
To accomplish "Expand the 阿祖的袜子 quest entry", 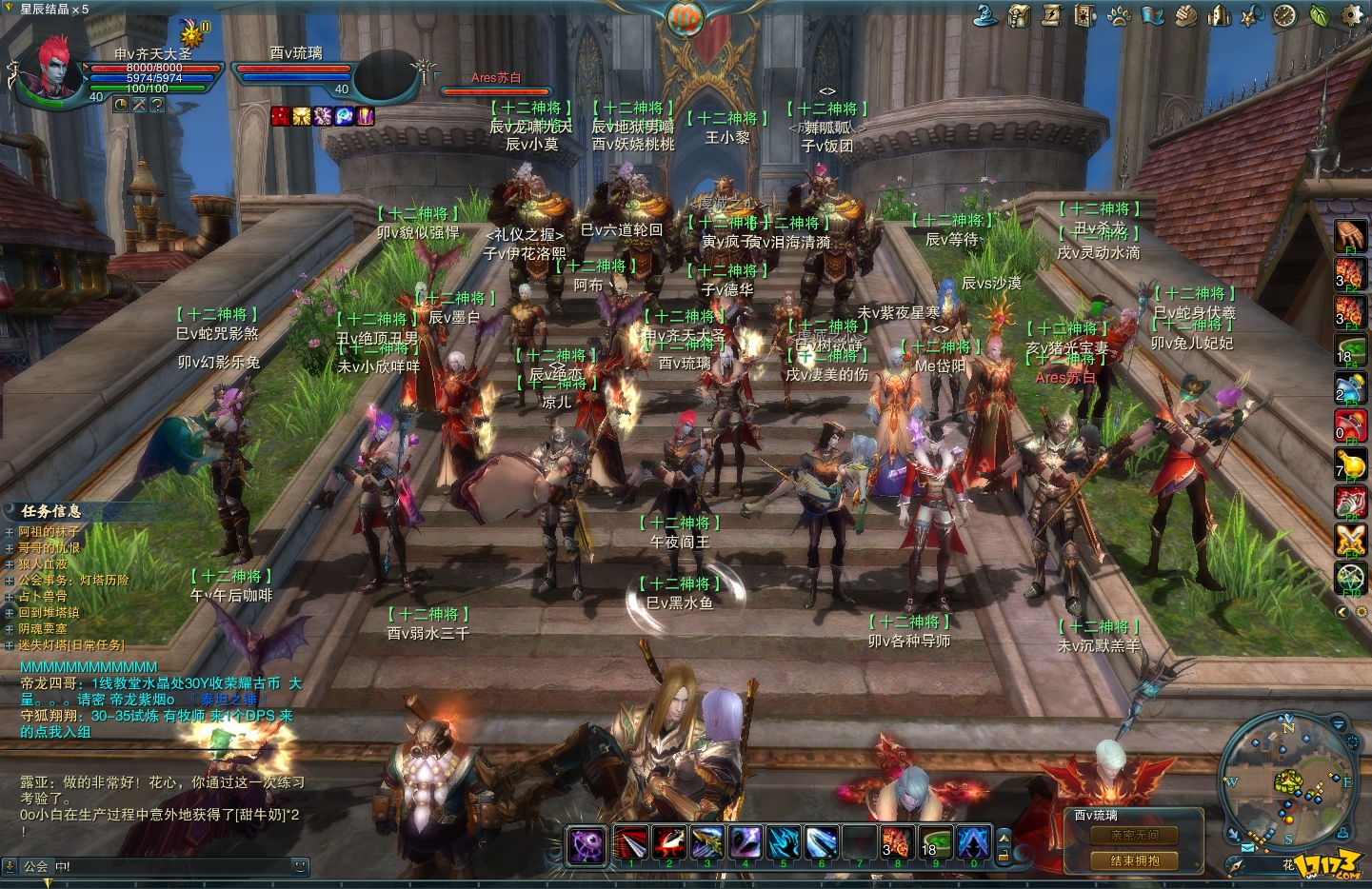I will [x=10, y=532].
